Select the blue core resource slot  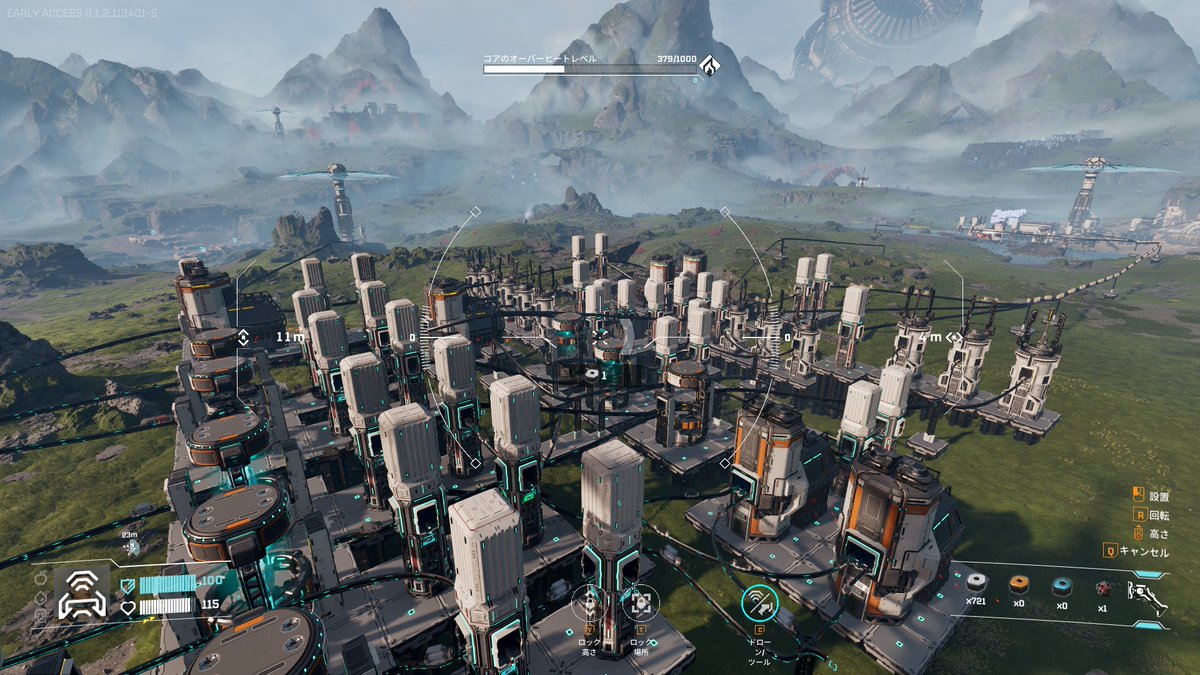pos(1062,586)
